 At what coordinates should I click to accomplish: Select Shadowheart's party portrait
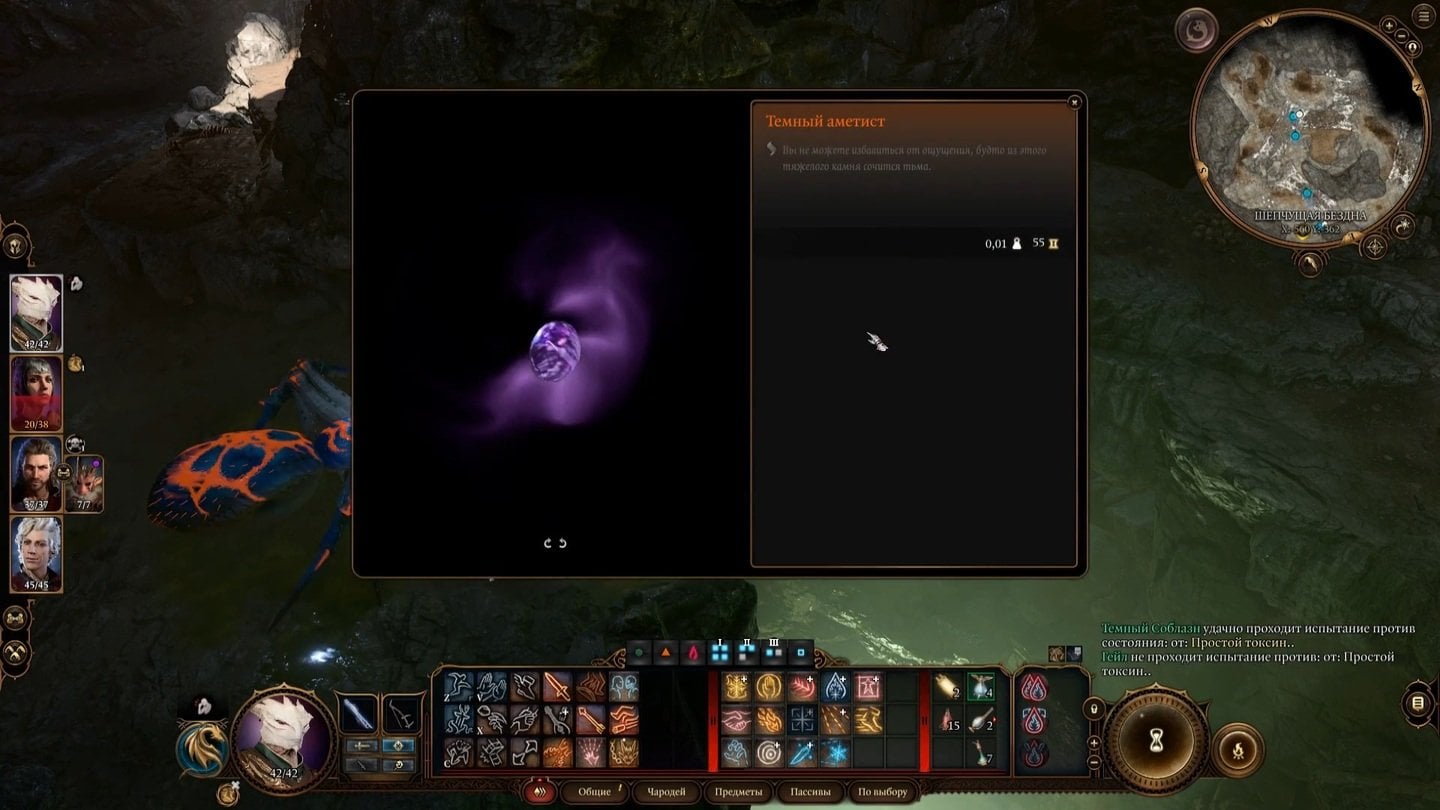pos(36,394)
